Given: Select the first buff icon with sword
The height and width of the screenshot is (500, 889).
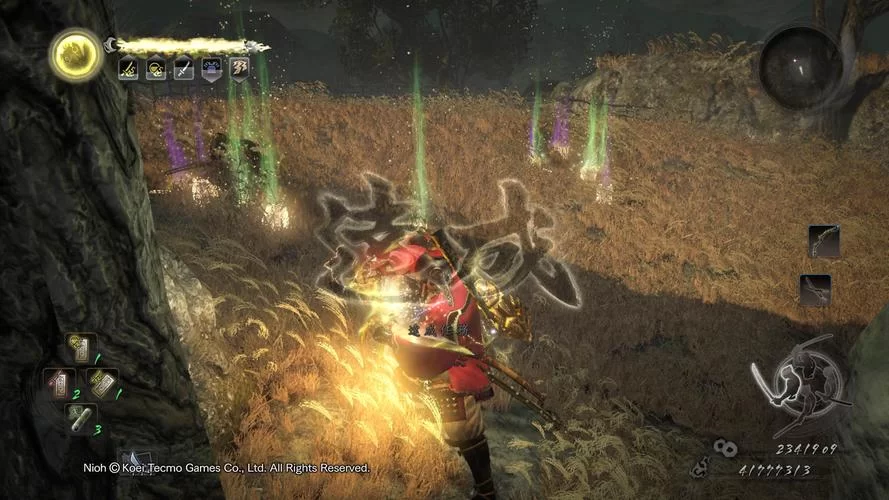Looking at the screenshot, I should point(128,69).
